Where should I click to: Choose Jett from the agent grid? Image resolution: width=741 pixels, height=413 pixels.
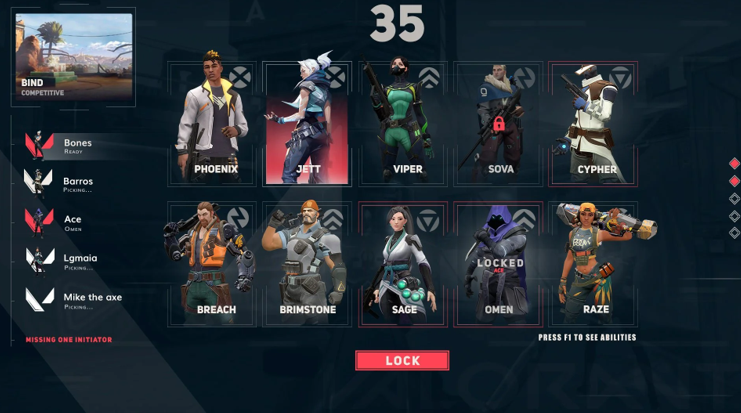307,122
